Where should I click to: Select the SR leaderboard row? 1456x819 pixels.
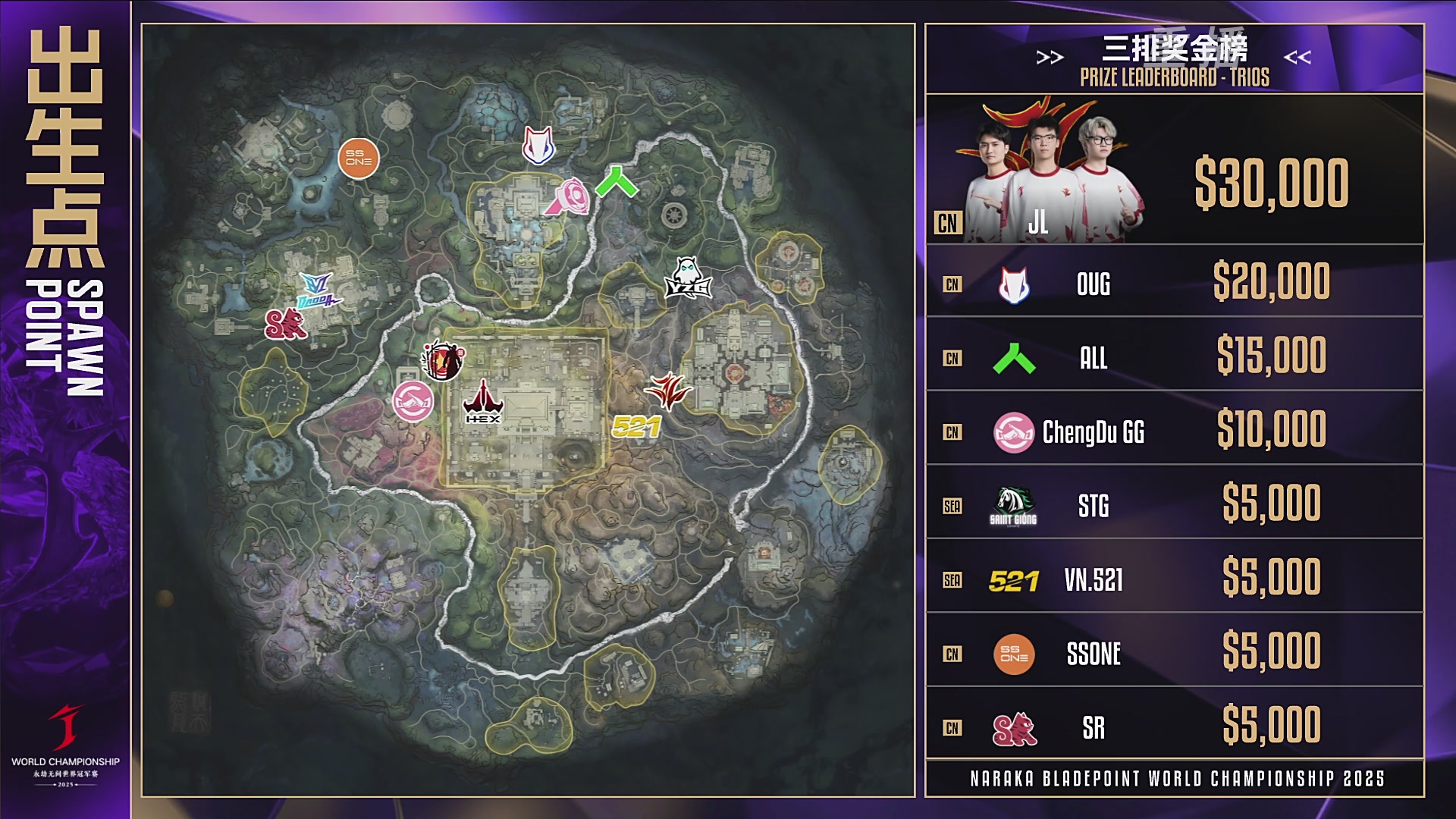(x=1174, y=725)
